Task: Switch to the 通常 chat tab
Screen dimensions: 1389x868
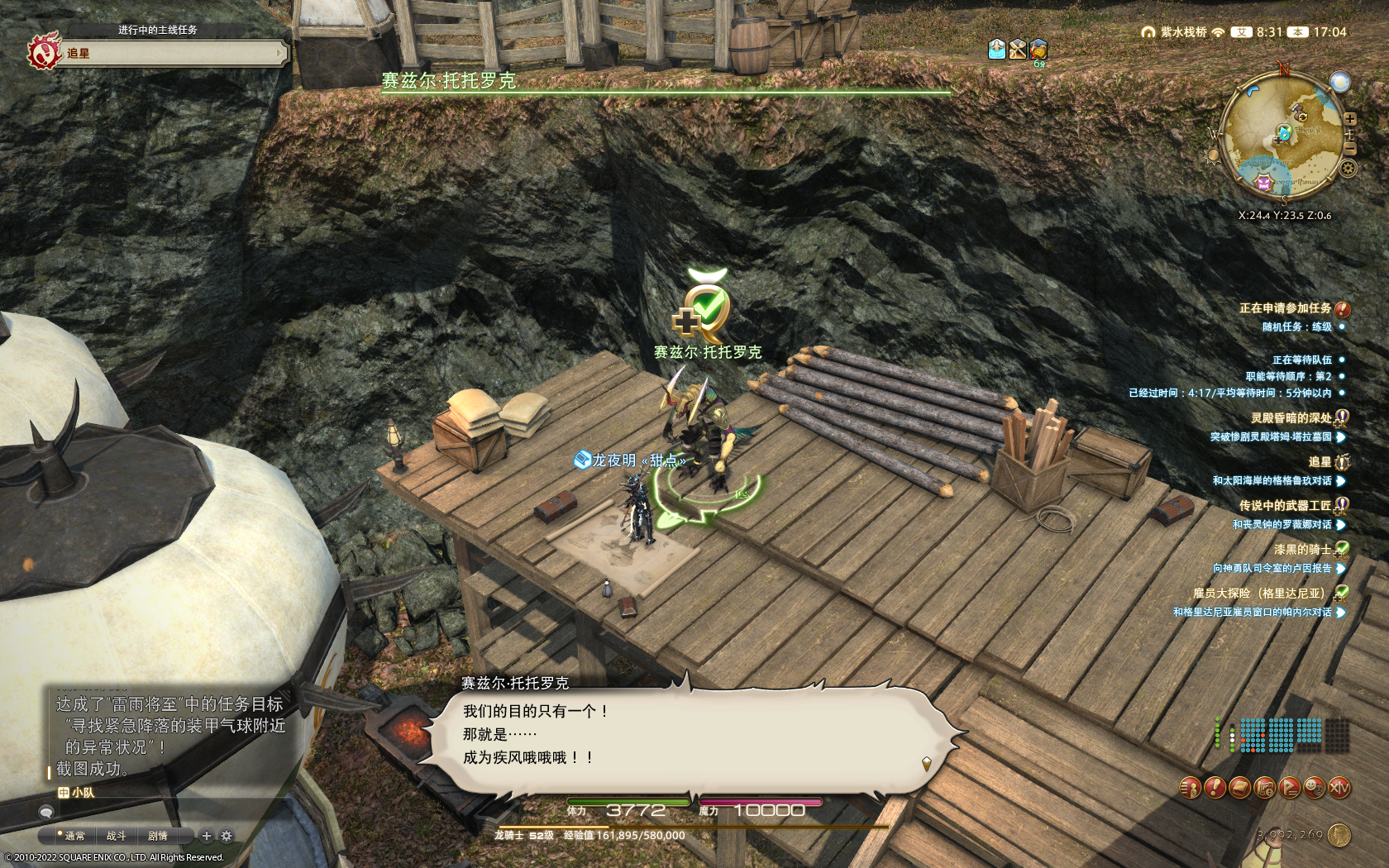Action: (74, 836)
